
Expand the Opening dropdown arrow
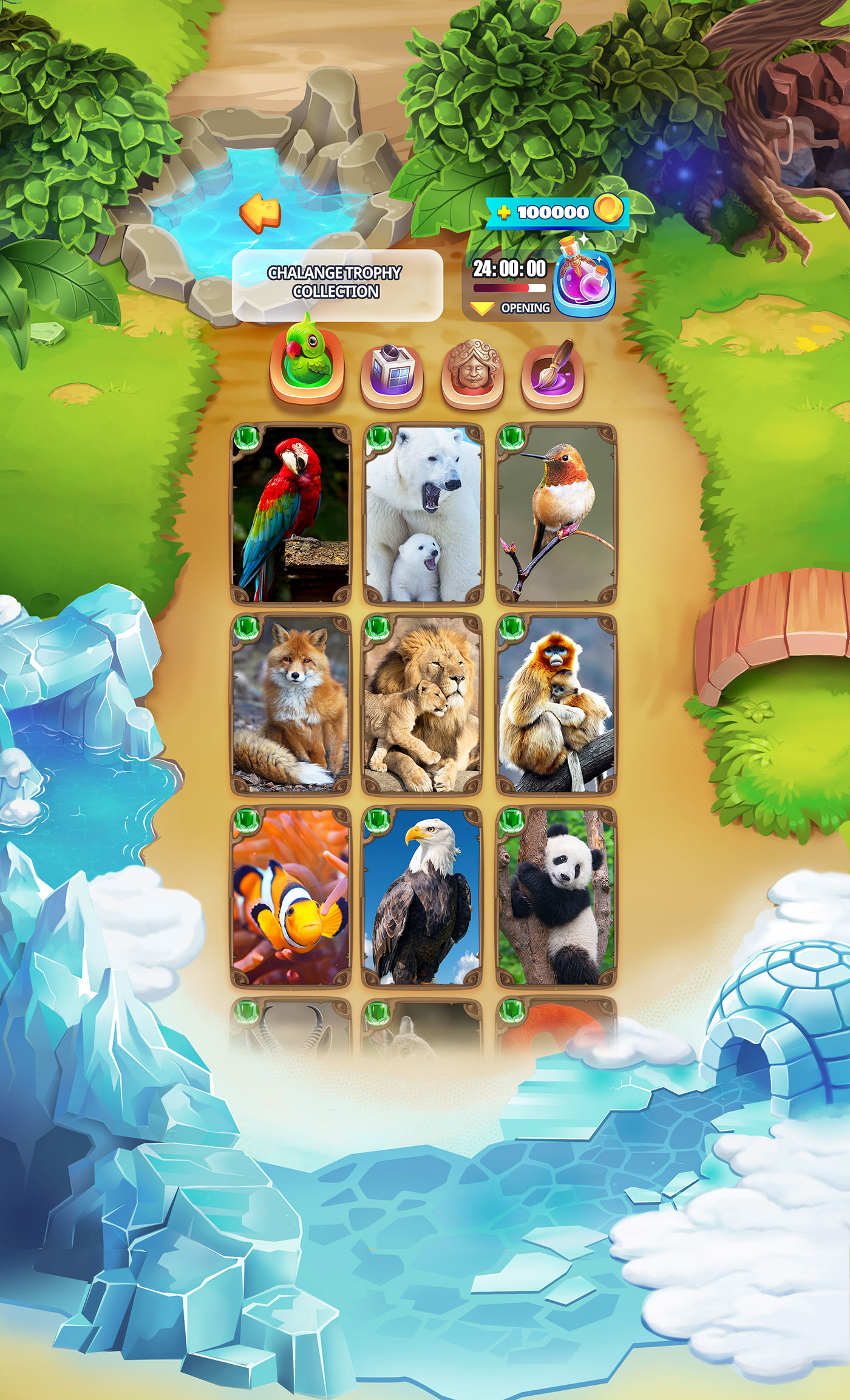[x=482, y=309]
